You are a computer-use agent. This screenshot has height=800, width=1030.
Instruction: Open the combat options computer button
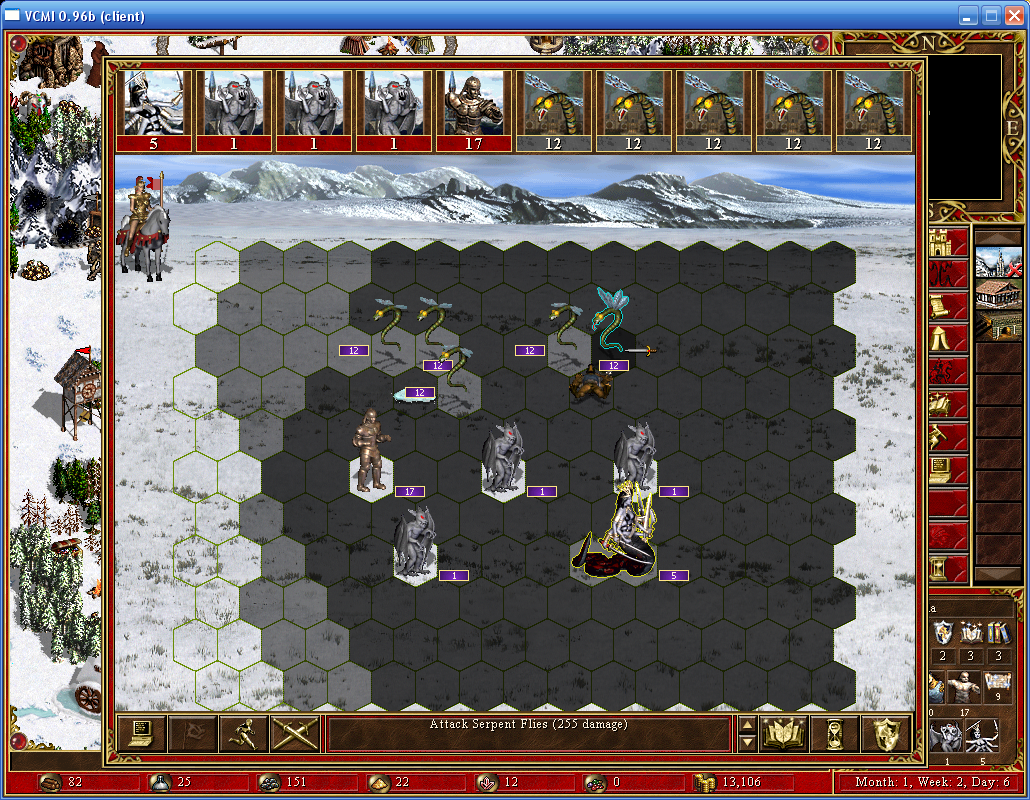pyautogui.click(x=141, y=734)
